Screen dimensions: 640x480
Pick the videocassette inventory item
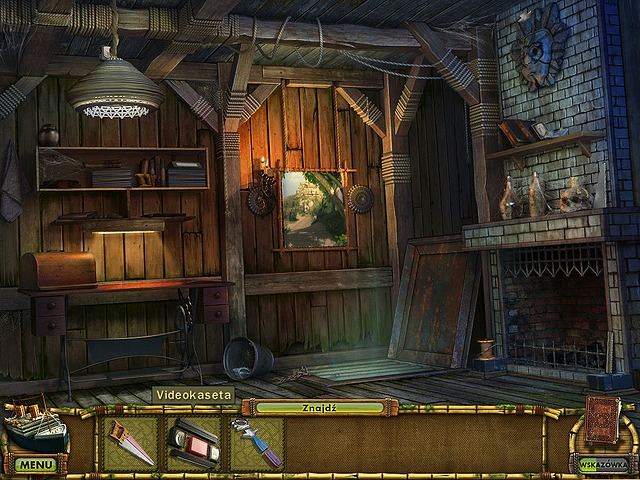193,443
